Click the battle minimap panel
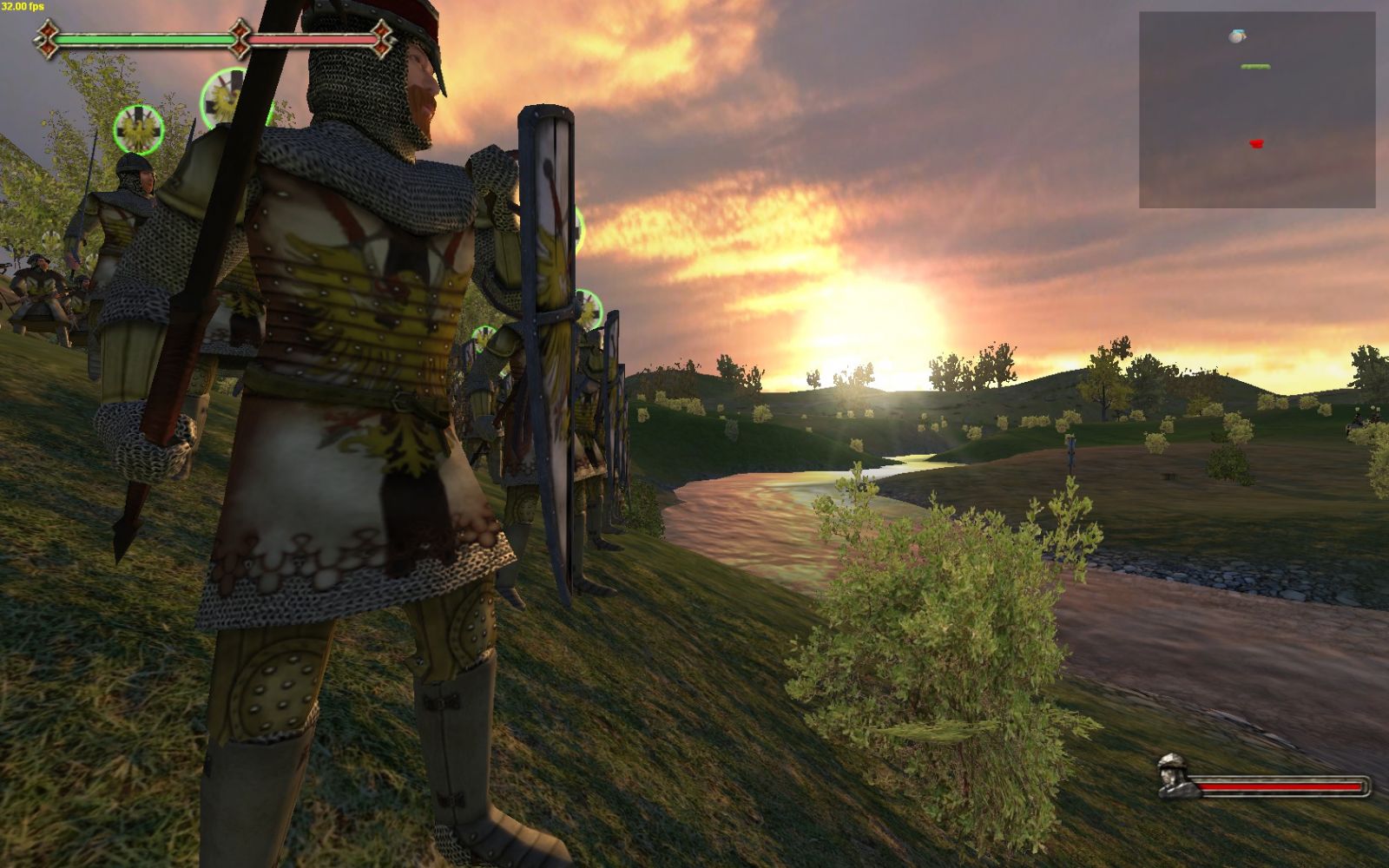Image resolution: width=1389 pixels, height=868 pixels. (x=1257, y=109)
